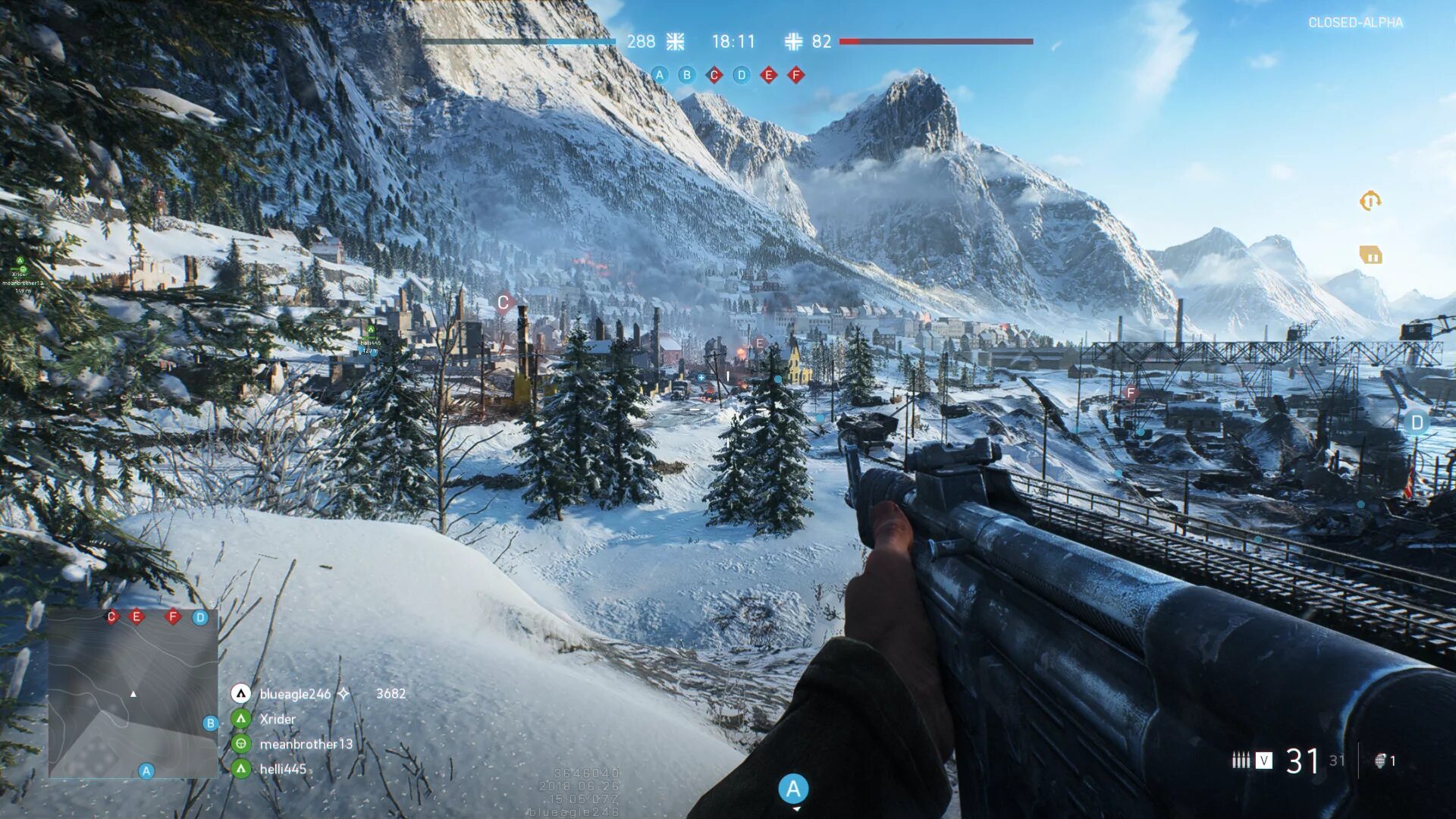Image resolution: width=1456 pixels, height=819 pixels.
Task: Select squad leader blueagle246 in the squad list
Action: pyautogui.click(x=295, y=694)
